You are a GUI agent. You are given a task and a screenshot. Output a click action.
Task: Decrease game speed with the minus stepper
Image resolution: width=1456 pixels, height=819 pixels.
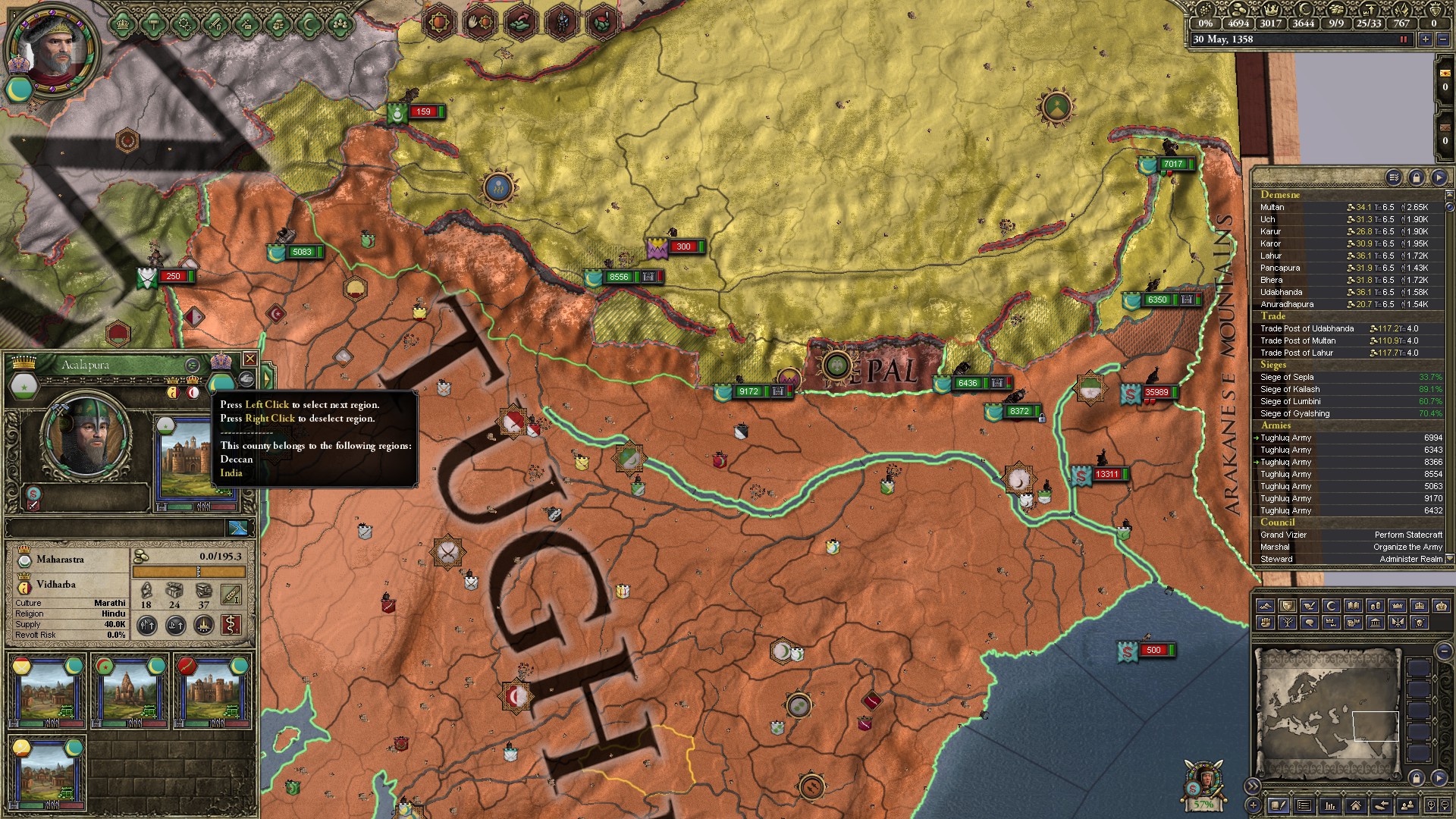(x=1445, y=39)
